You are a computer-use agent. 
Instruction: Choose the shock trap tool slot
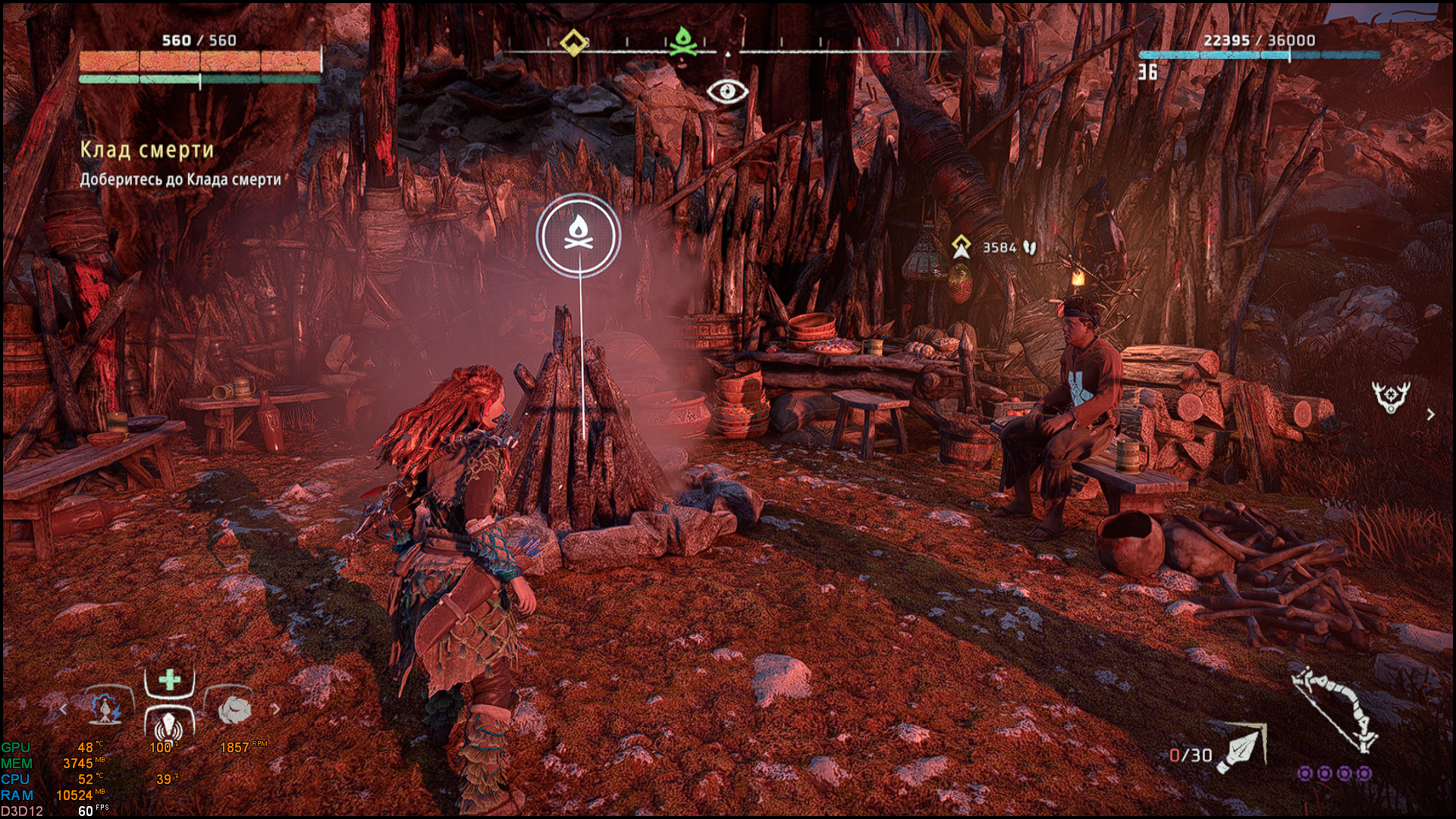coord(107,709)
